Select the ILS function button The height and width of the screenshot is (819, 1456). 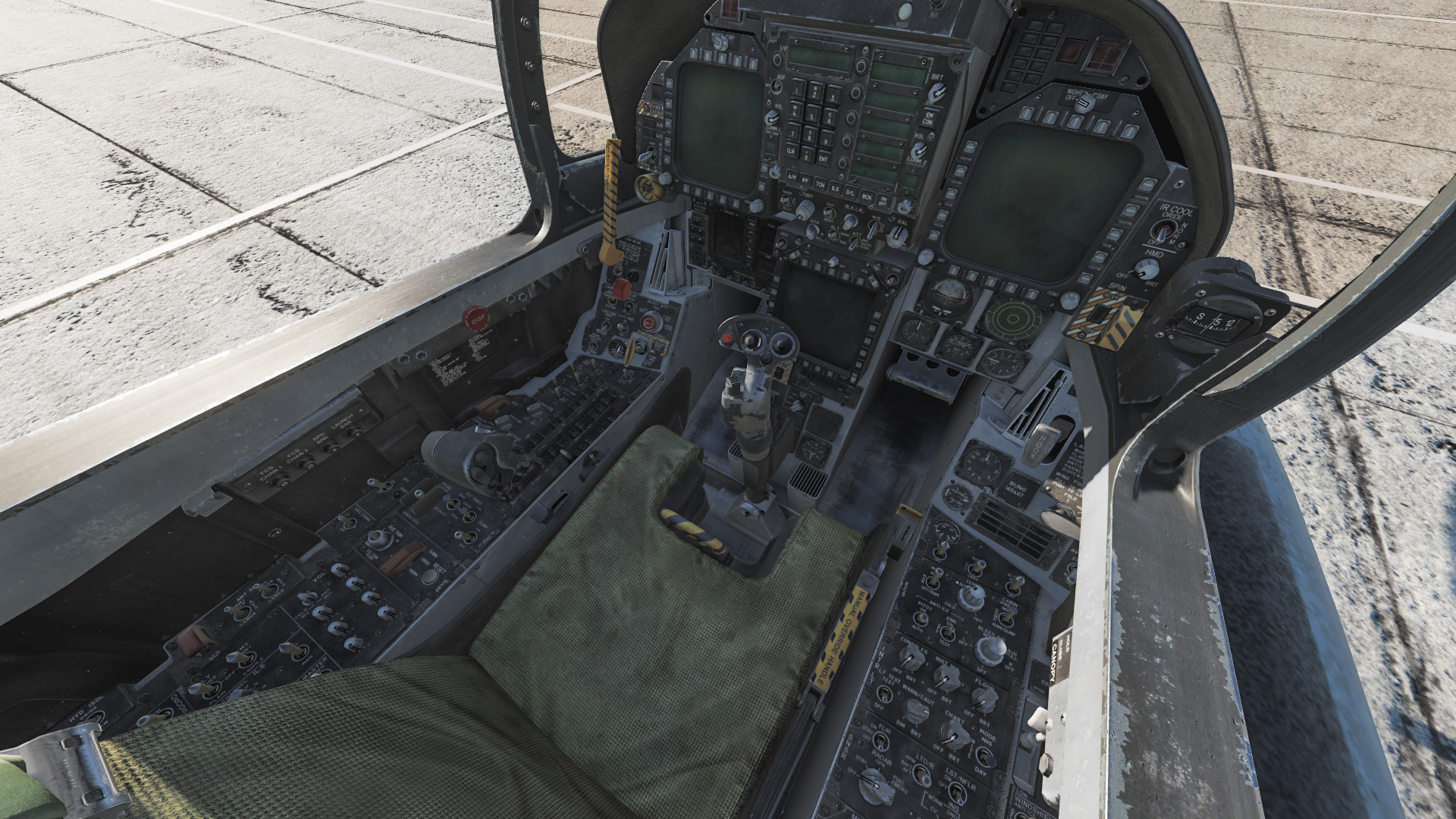(836, 190)
